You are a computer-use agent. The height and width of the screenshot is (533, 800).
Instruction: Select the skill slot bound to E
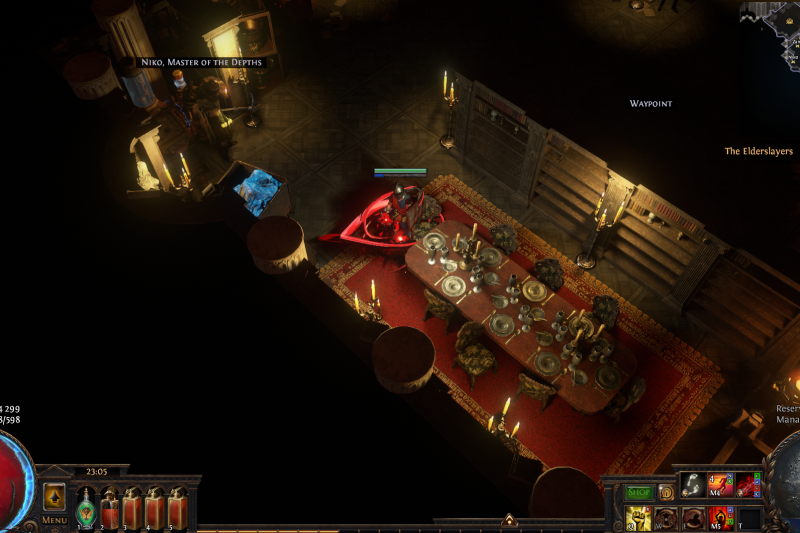pos(692,517)
